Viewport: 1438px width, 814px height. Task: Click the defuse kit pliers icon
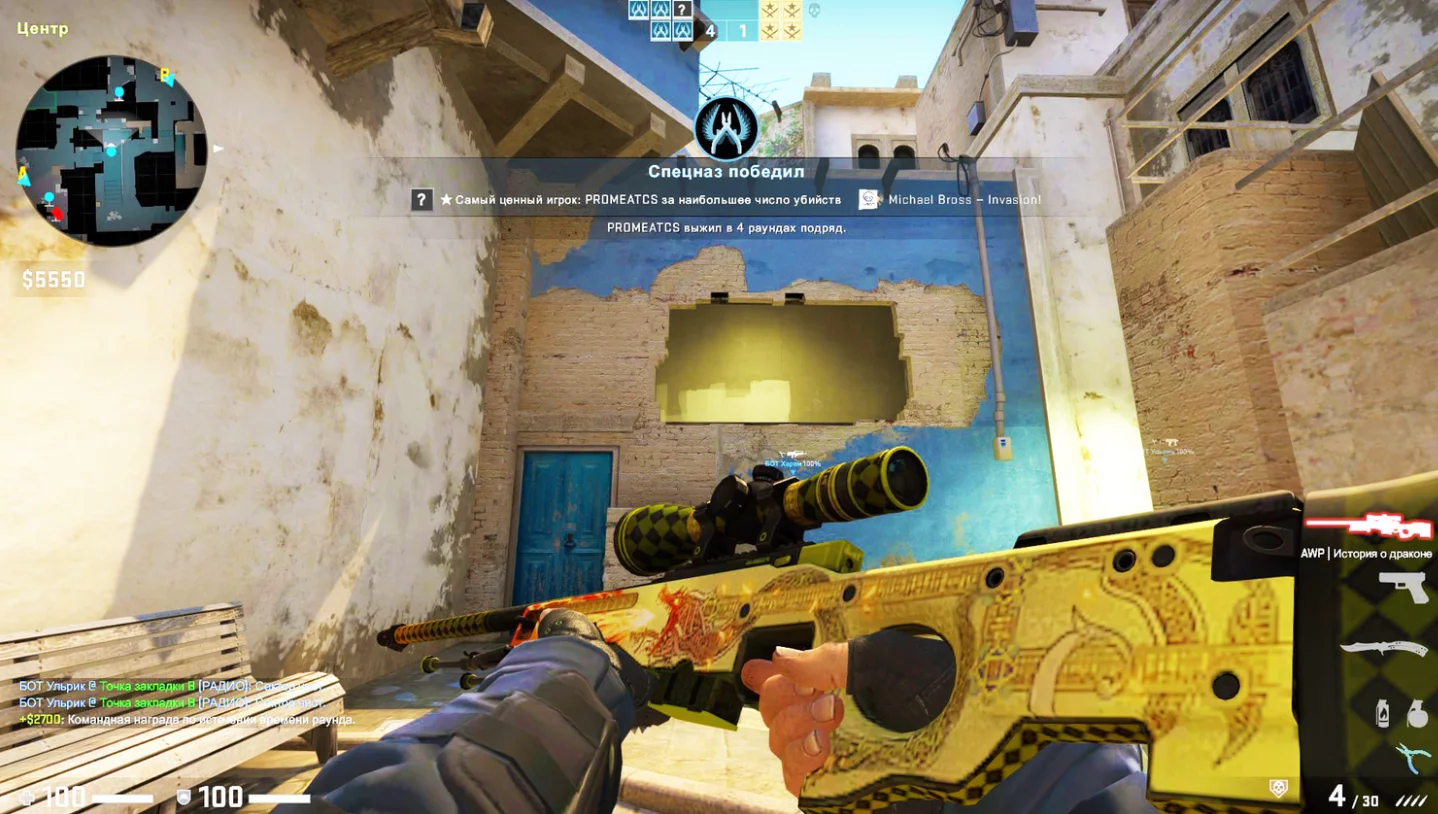pyautogui.click(x=1413, y=757)
